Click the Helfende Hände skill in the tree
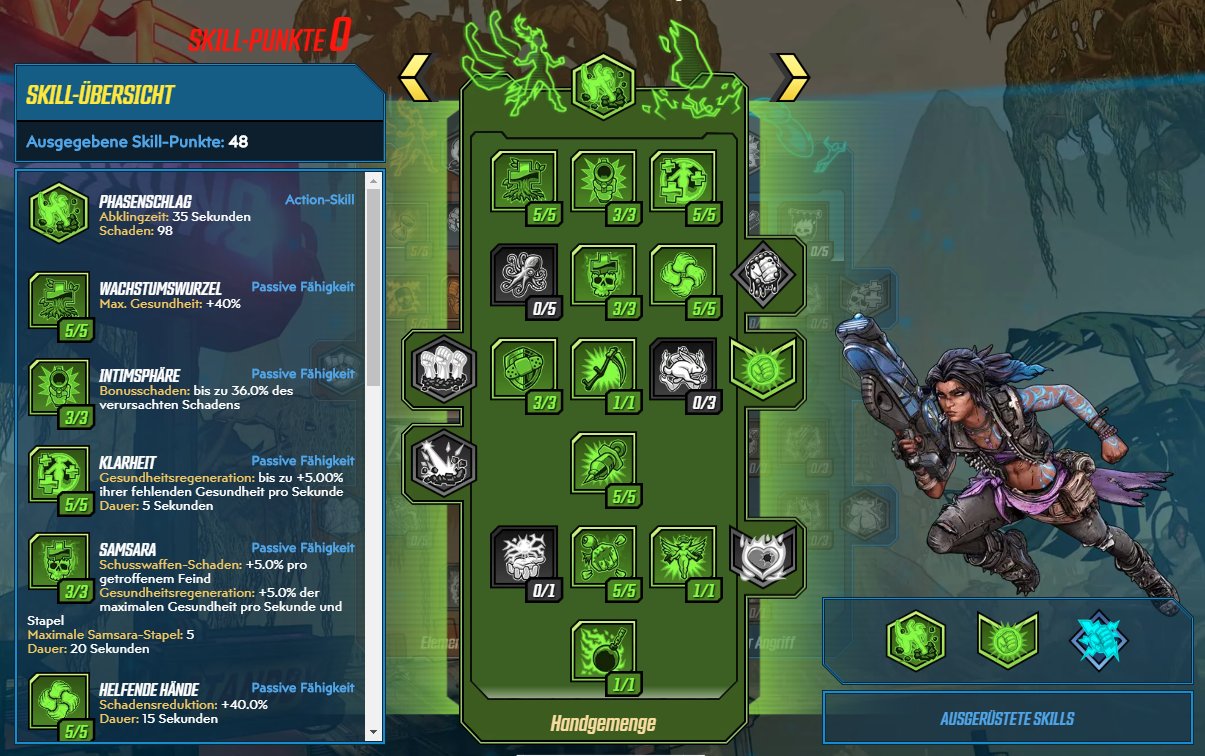Screen dimensions: 1205x756 click(684, 275)
